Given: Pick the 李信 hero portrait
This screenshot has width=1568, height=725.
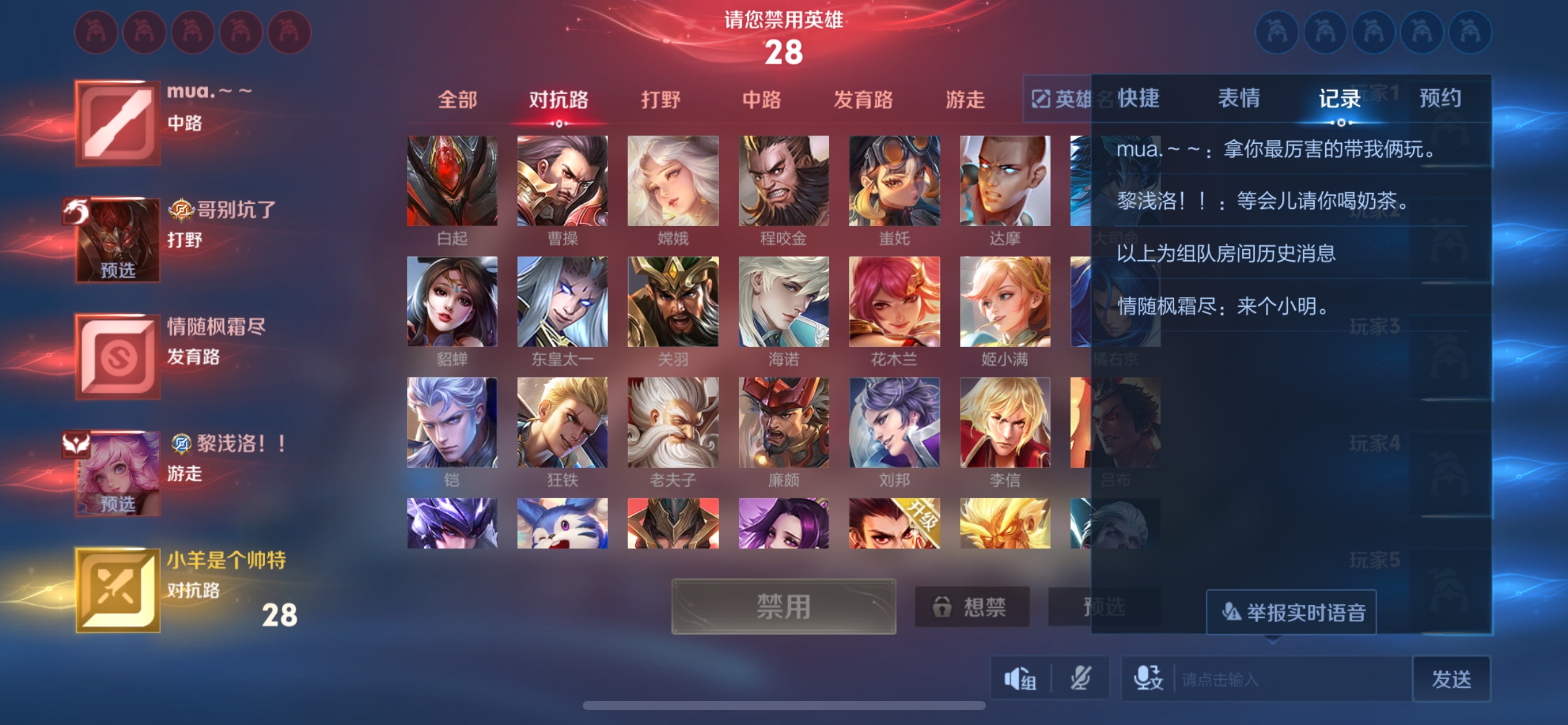Looking at the screenshot, I should pos(1004,423).
